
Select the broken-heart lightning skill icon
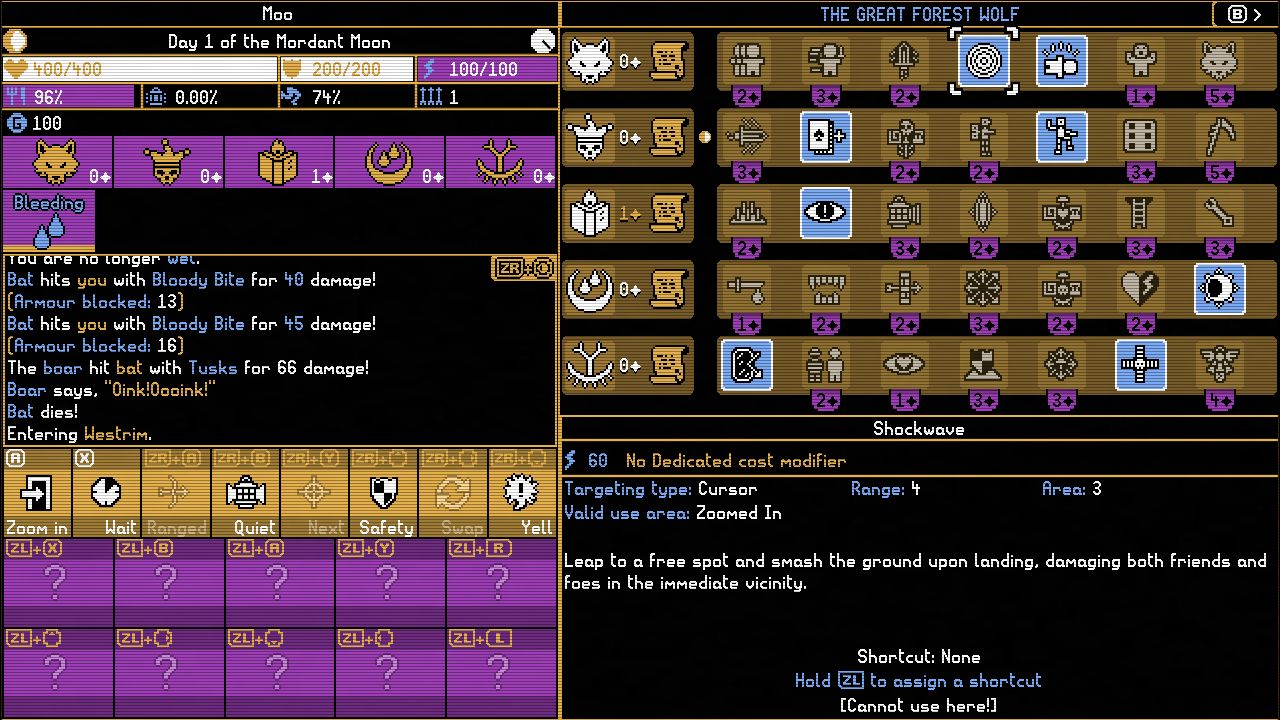pos(1140,289)
